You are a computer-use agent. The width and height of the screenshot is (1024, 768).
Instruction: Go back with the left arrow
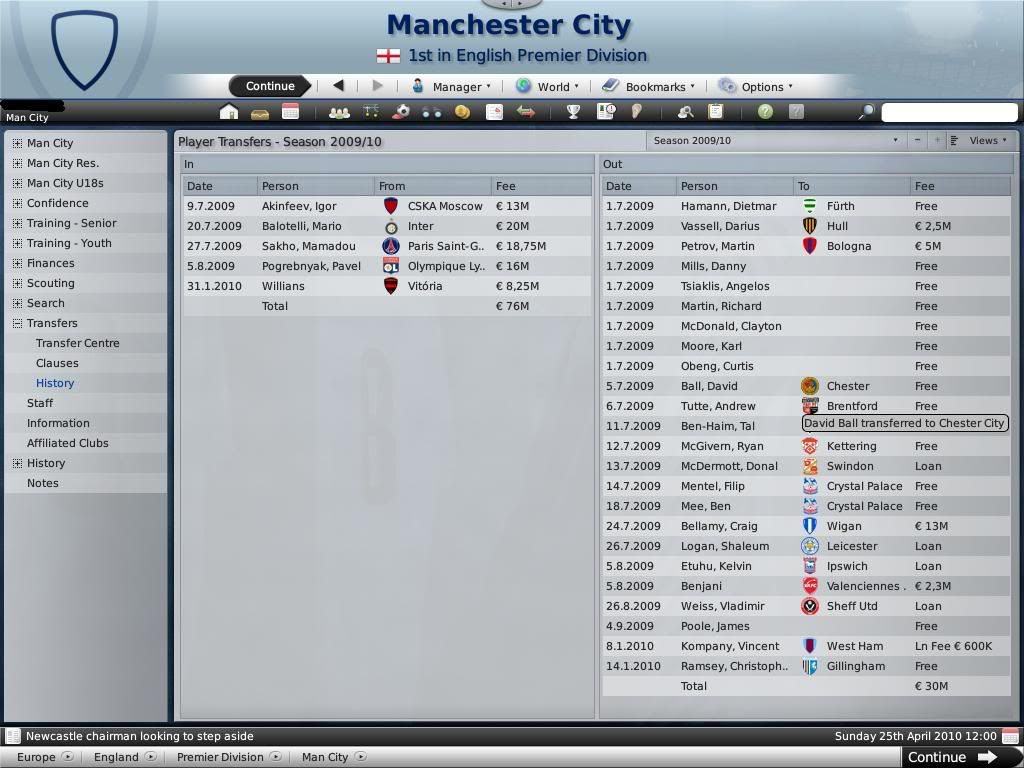coord(338,86)
